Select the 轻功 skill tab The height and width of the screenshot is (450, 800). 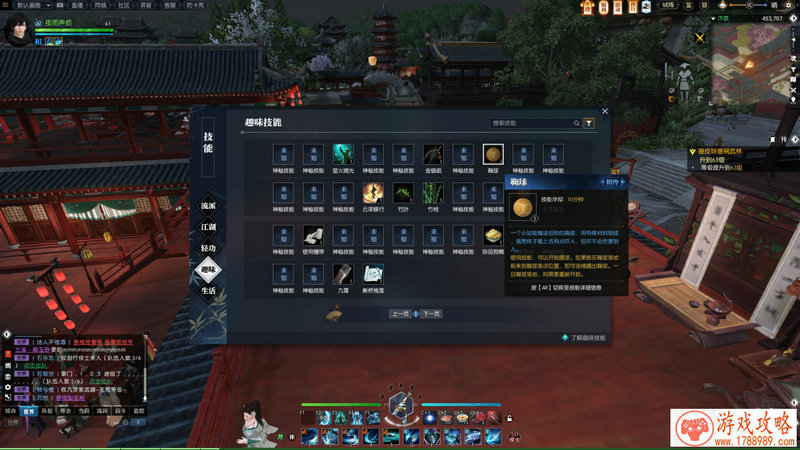pos(208,247)
